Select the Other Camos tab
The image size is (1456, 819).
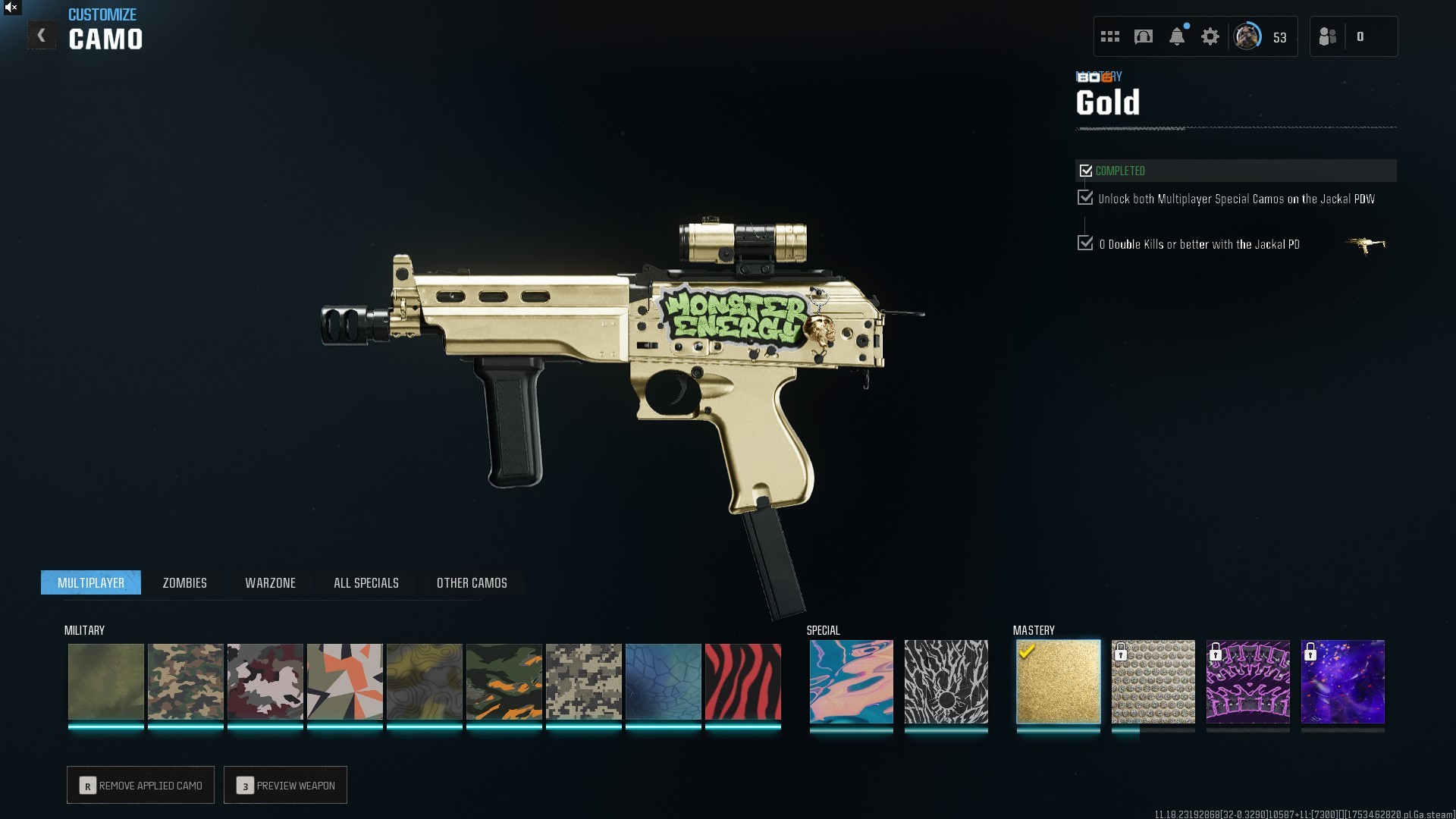pyautogui.click(x=472, y=583)
